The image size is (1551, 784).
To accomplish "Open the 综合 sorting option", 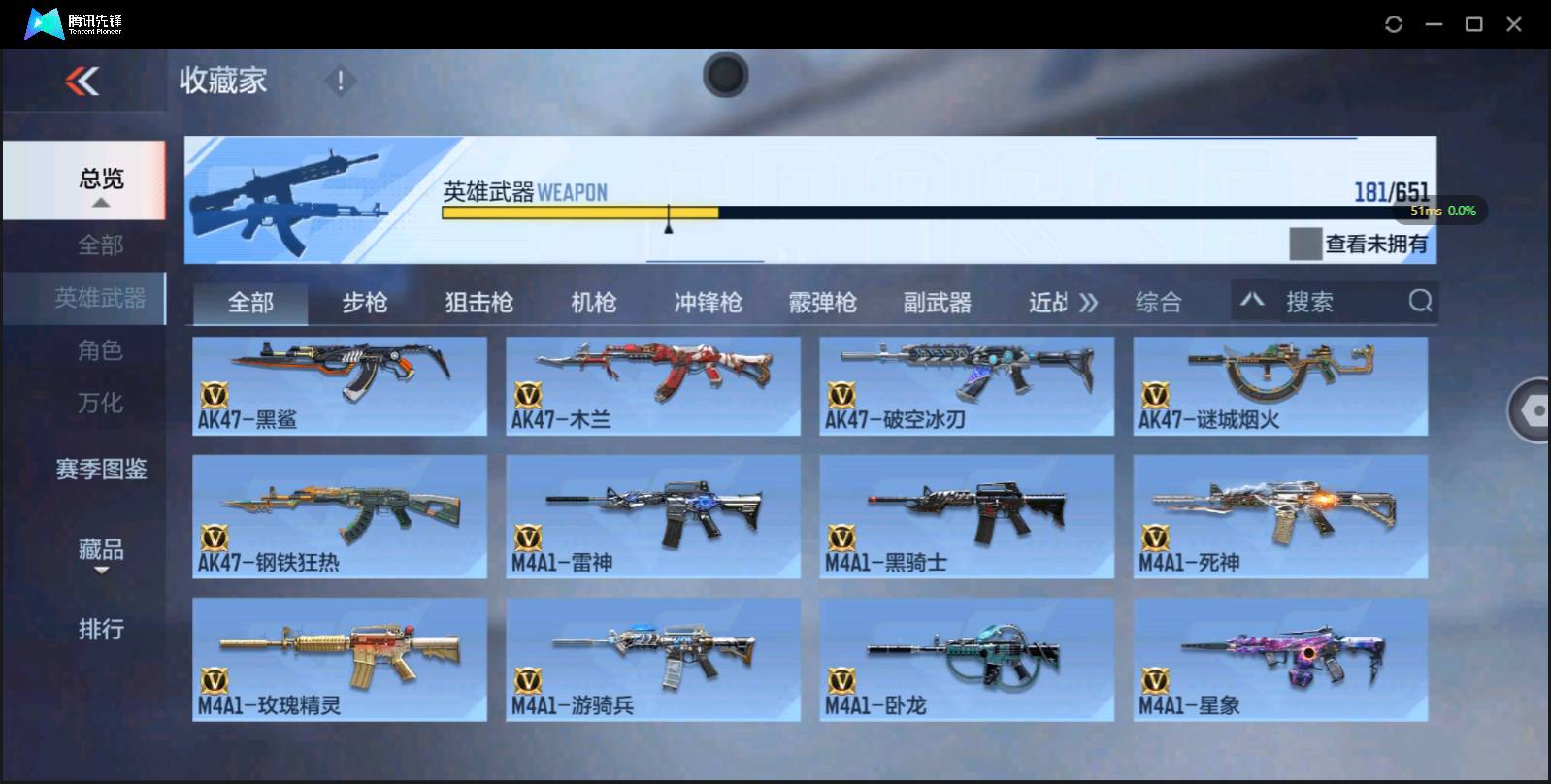I will click(1157, 302).
